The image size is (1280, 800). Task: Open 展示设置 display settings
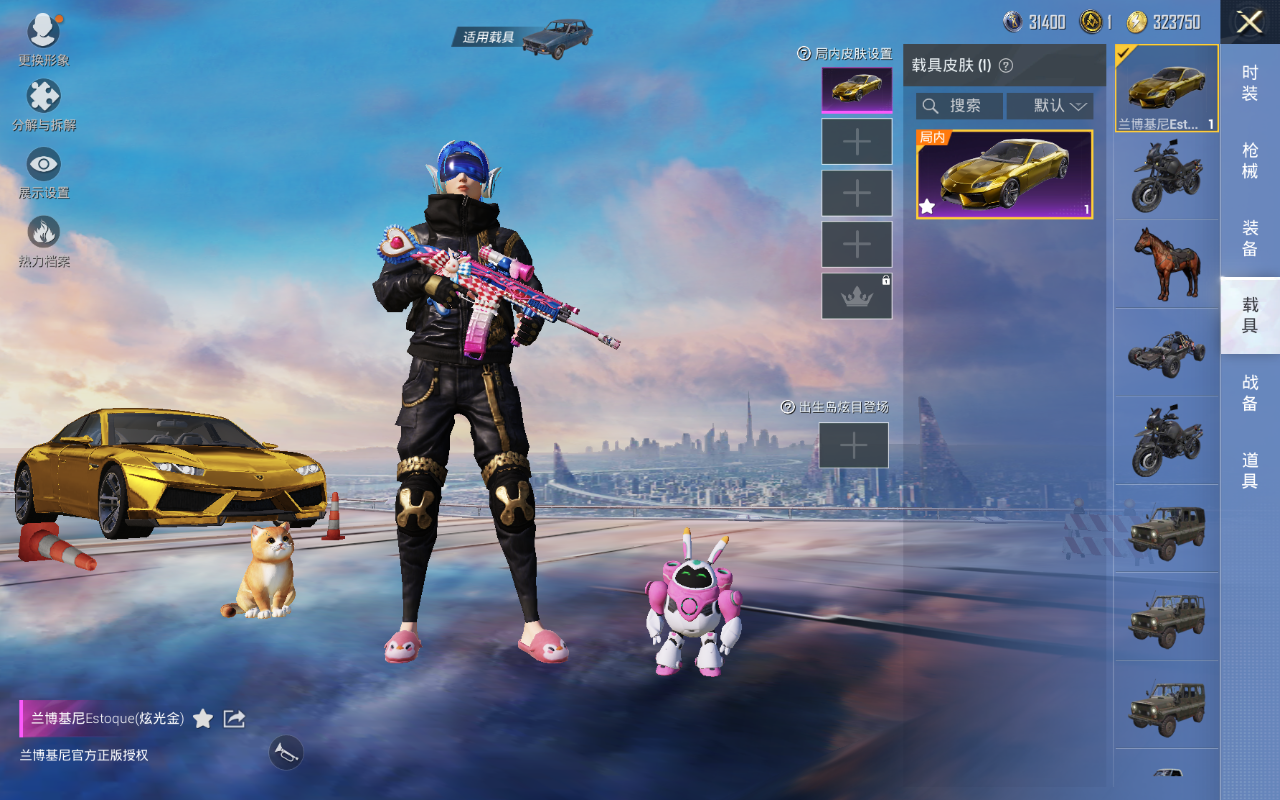pyautogui.click(x=43, y=171)
